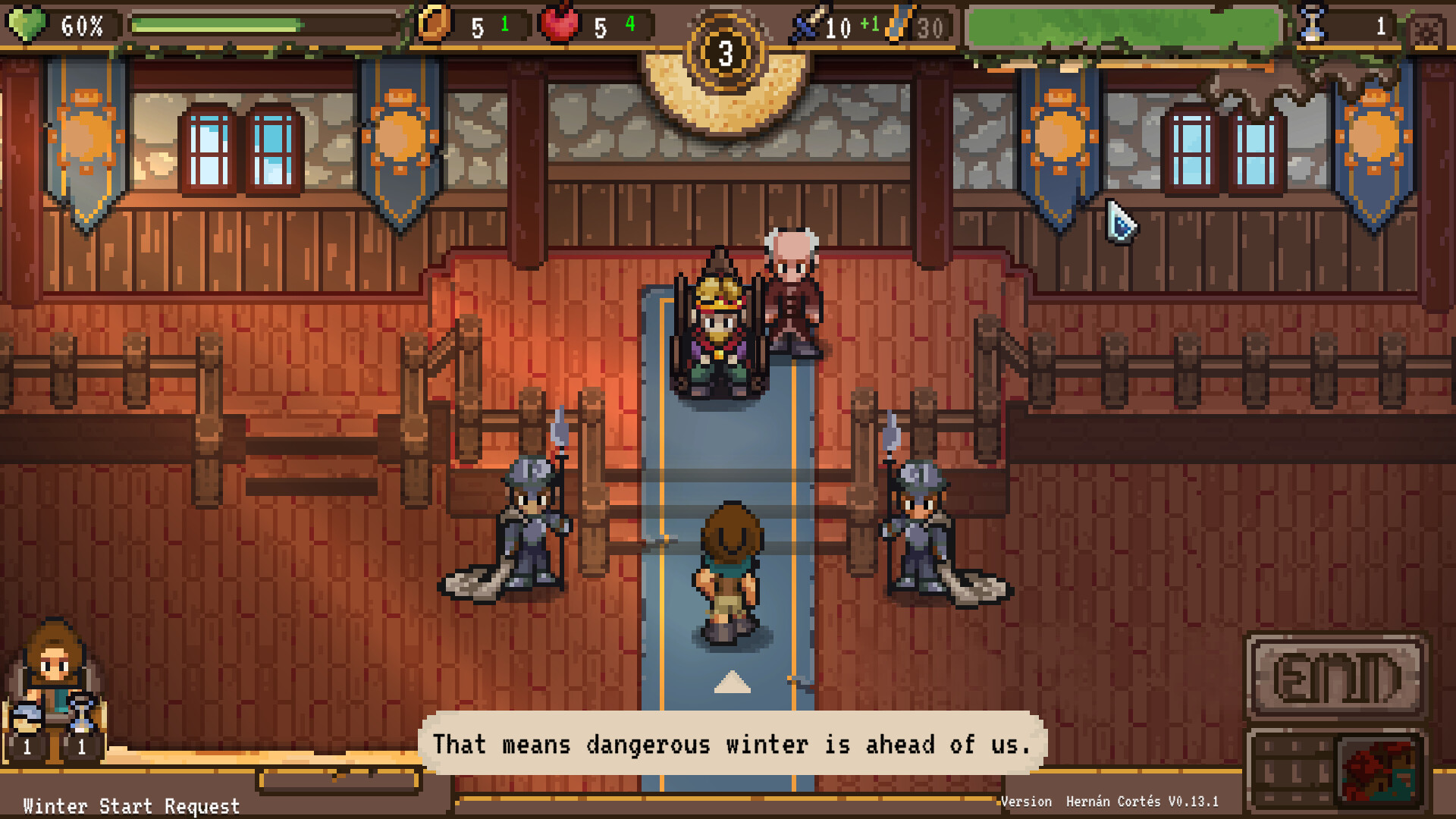The image size is (1456, 819).
Task: Select the hammer tool slot showing 1
Action: (x=27, y=717)
